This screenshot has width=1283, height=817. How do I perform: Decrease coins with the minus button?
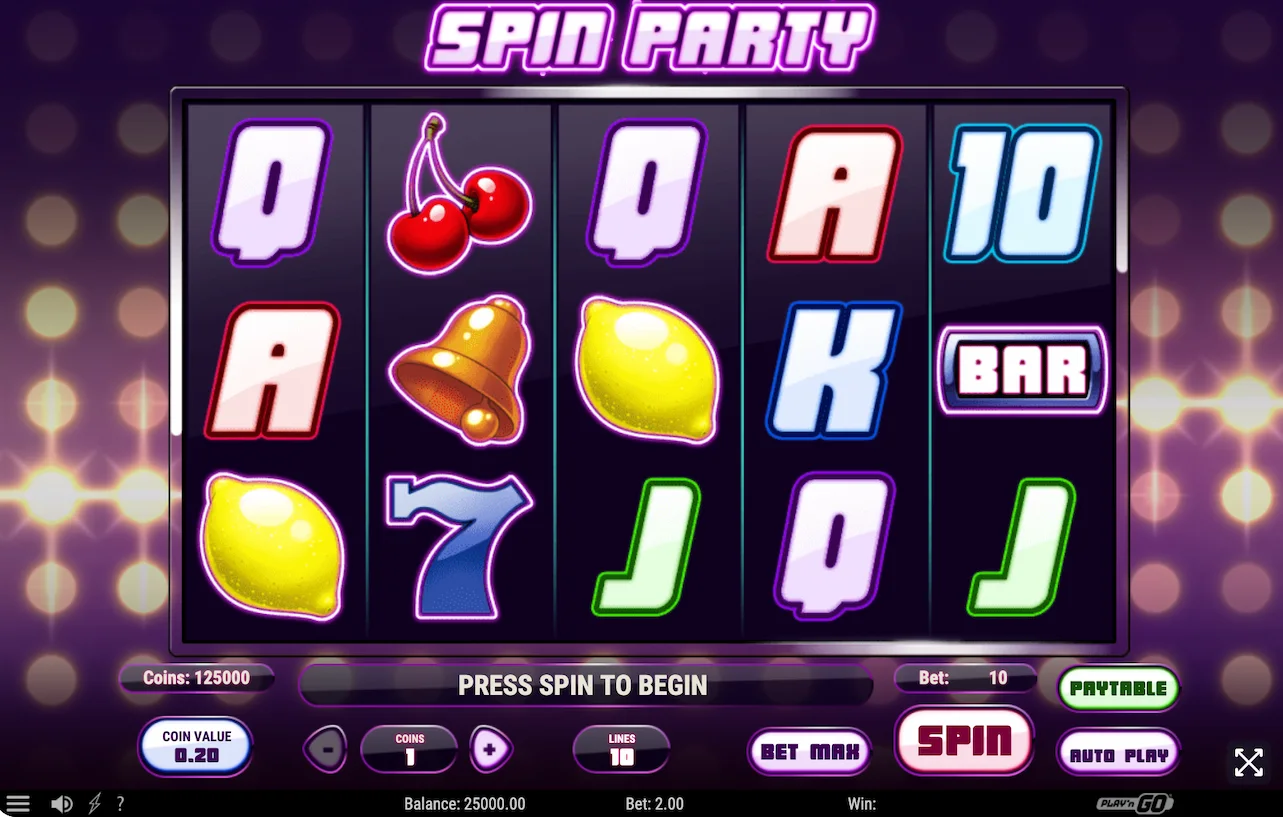click(x=327, y=748)
